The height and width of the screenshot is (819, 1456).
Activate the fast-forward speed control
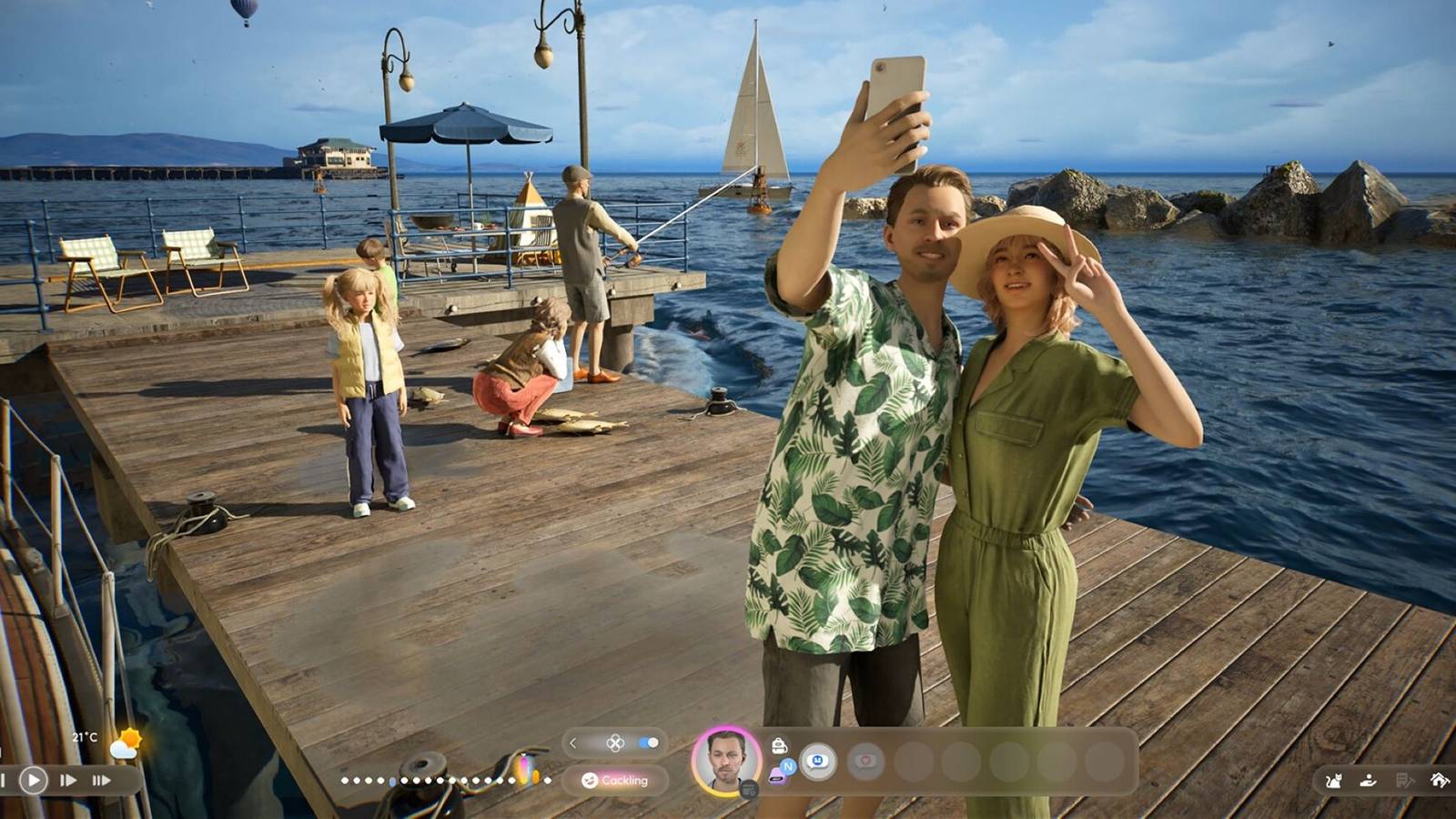click(68, 780)
